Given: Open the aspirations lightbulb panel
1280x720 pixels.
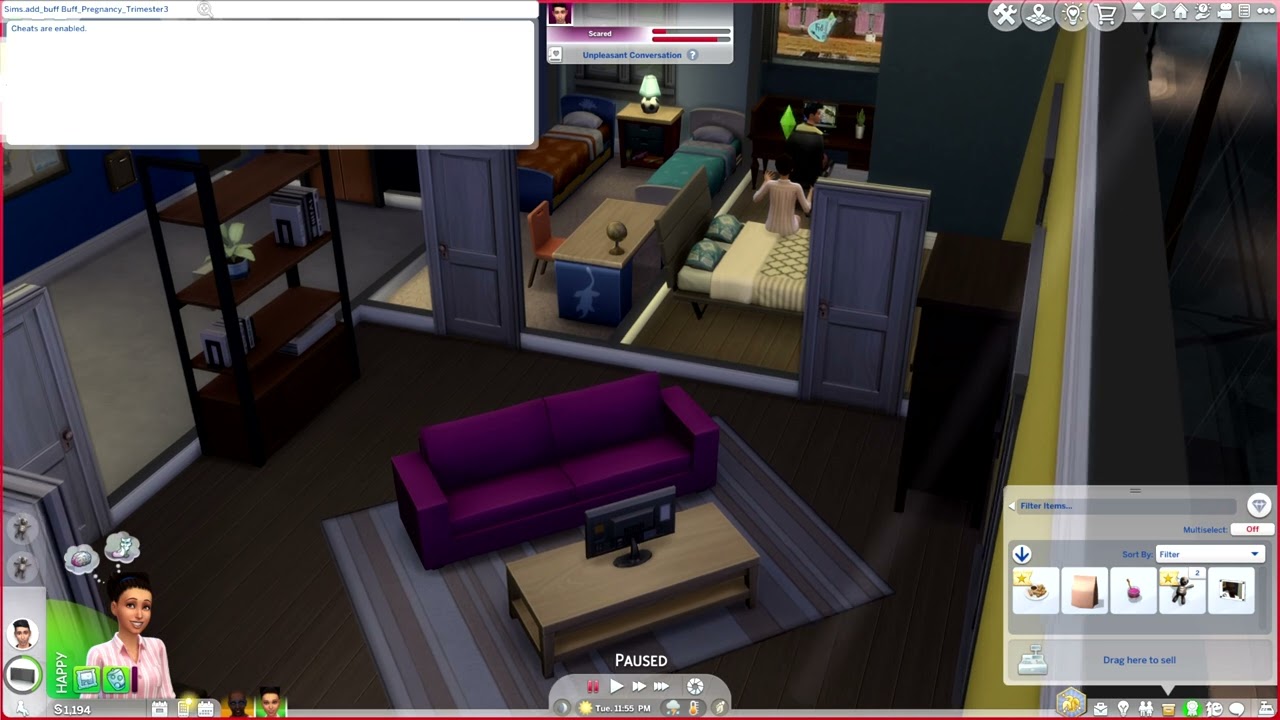Looking at the screenshot, I should click(1124, 707).
